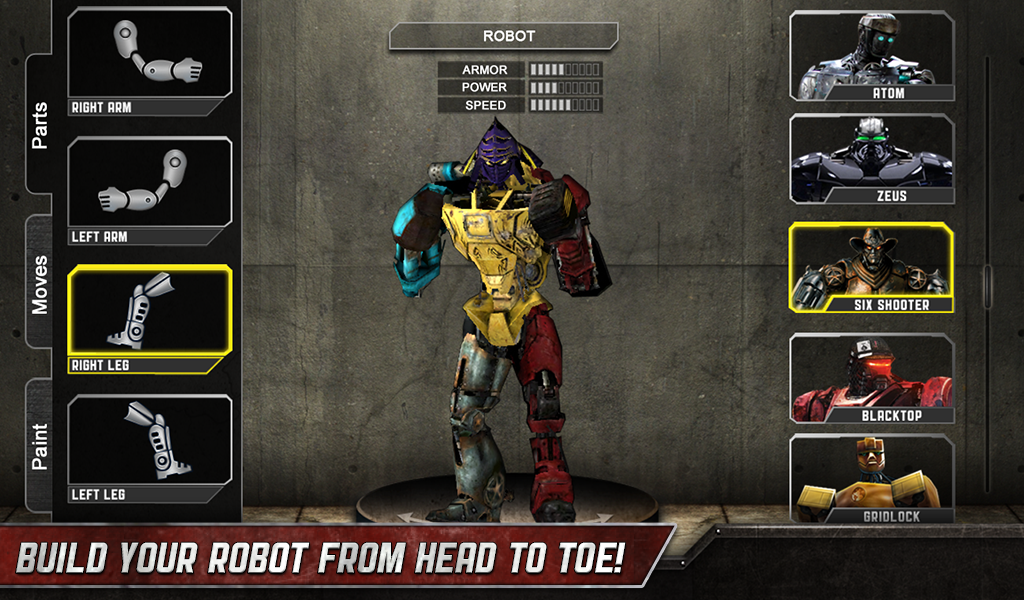This screenshot has height=600, width=1024.
Task: Select the Gridlock robot thumbnail
Action: 871,480
